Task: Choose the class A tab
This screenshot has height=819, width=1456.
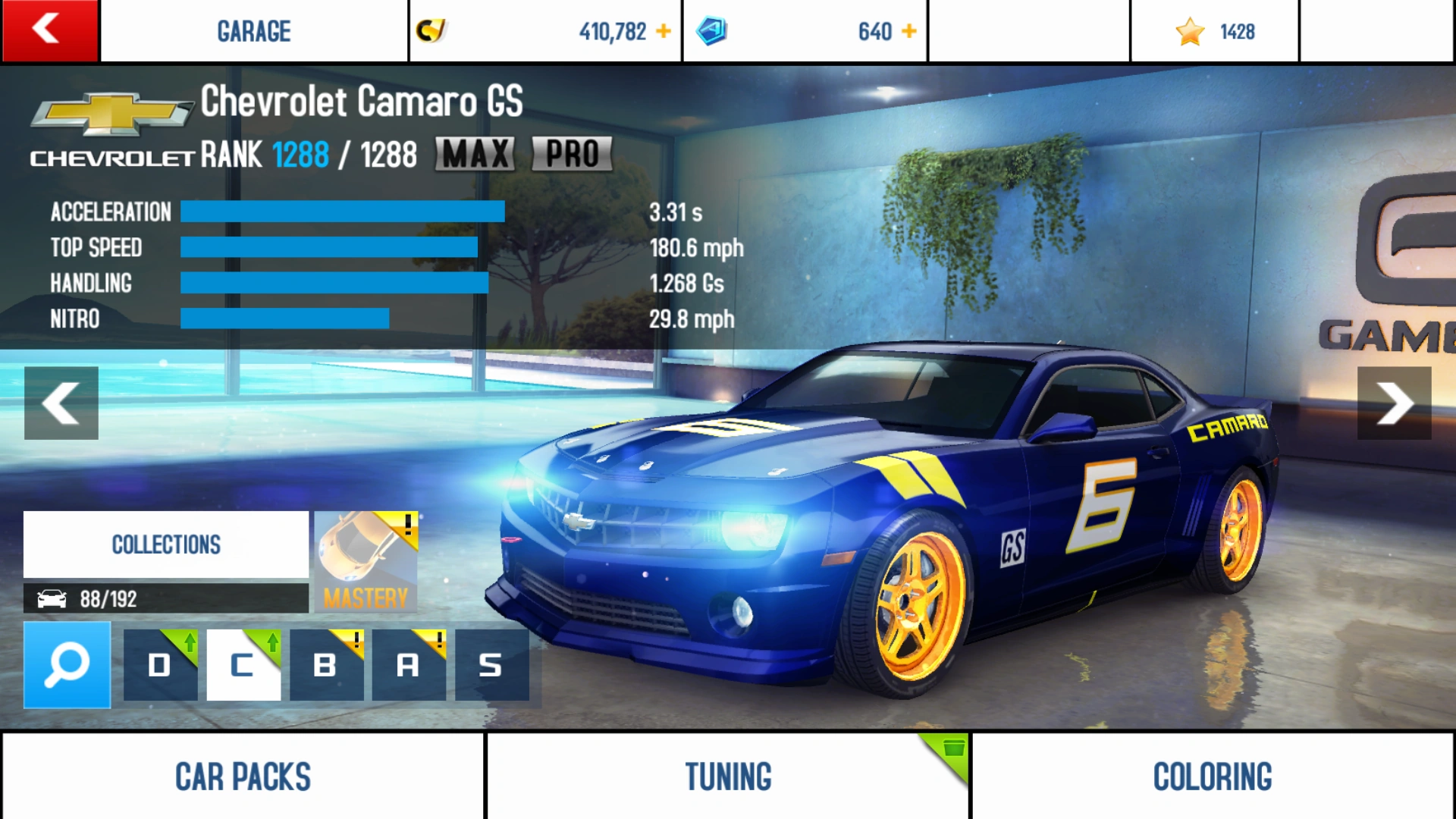Action: point(409,665)
